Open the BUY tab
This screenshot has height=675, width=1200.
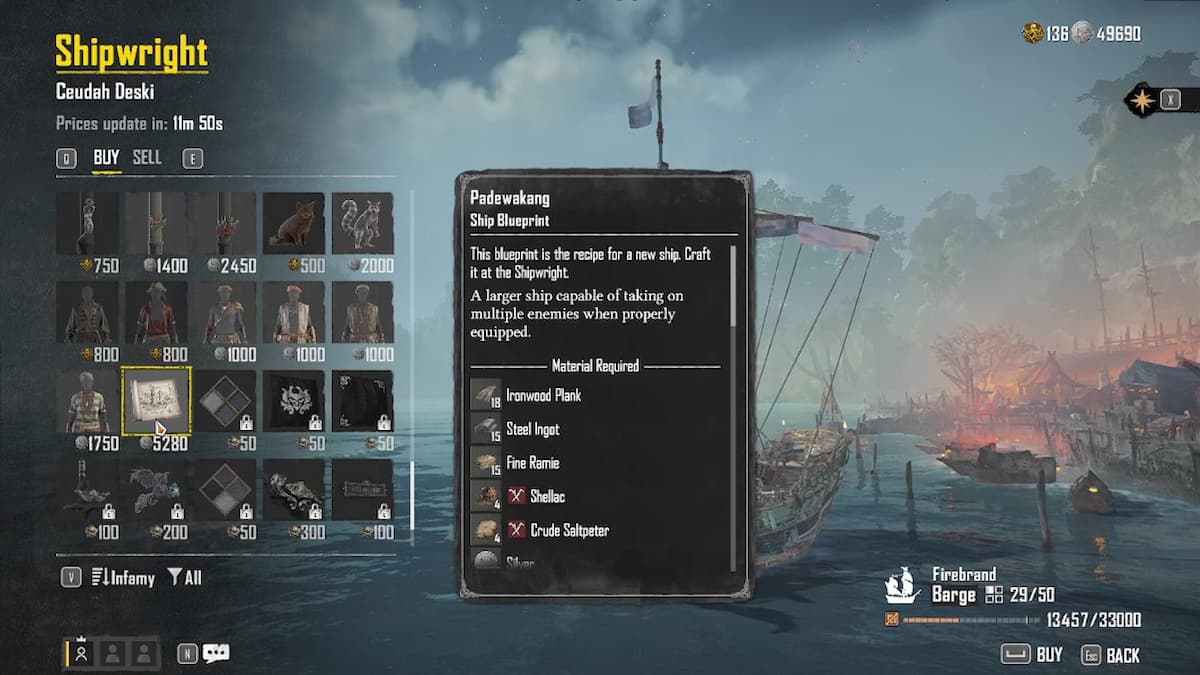tap(106, 158)
